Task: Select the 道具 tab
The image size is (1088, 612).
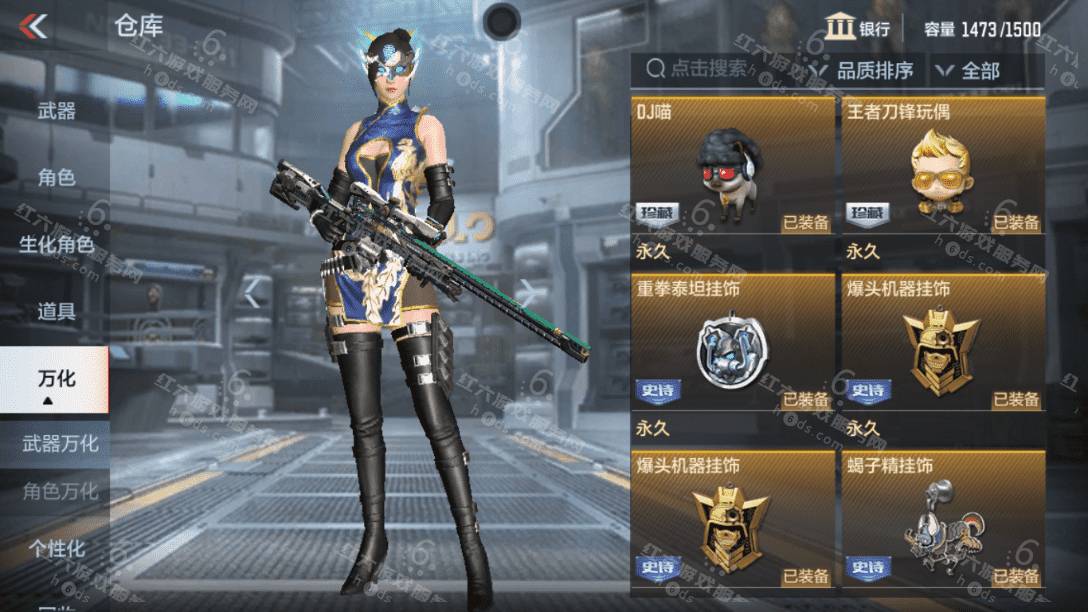Action: click(56, 311)
